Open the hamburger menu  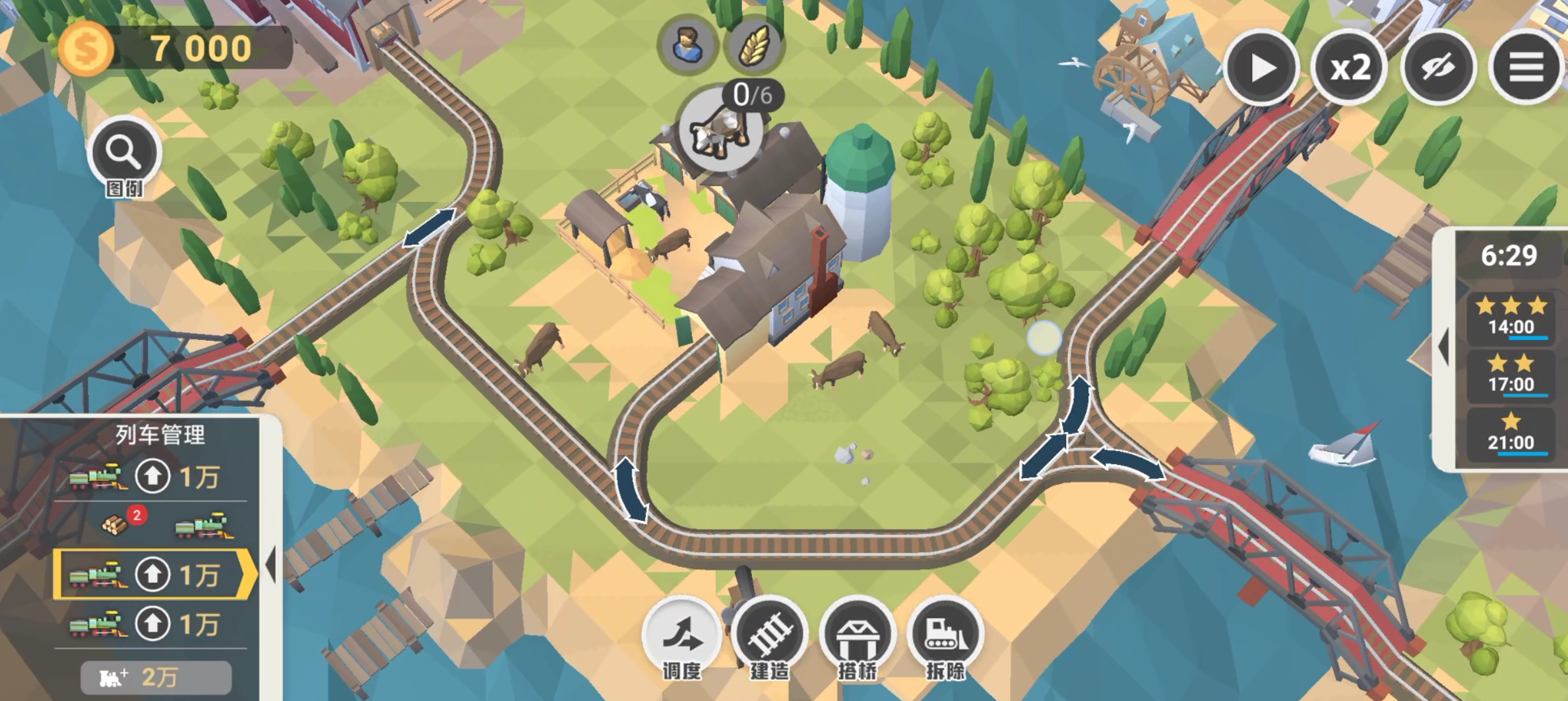point(1526,67)
